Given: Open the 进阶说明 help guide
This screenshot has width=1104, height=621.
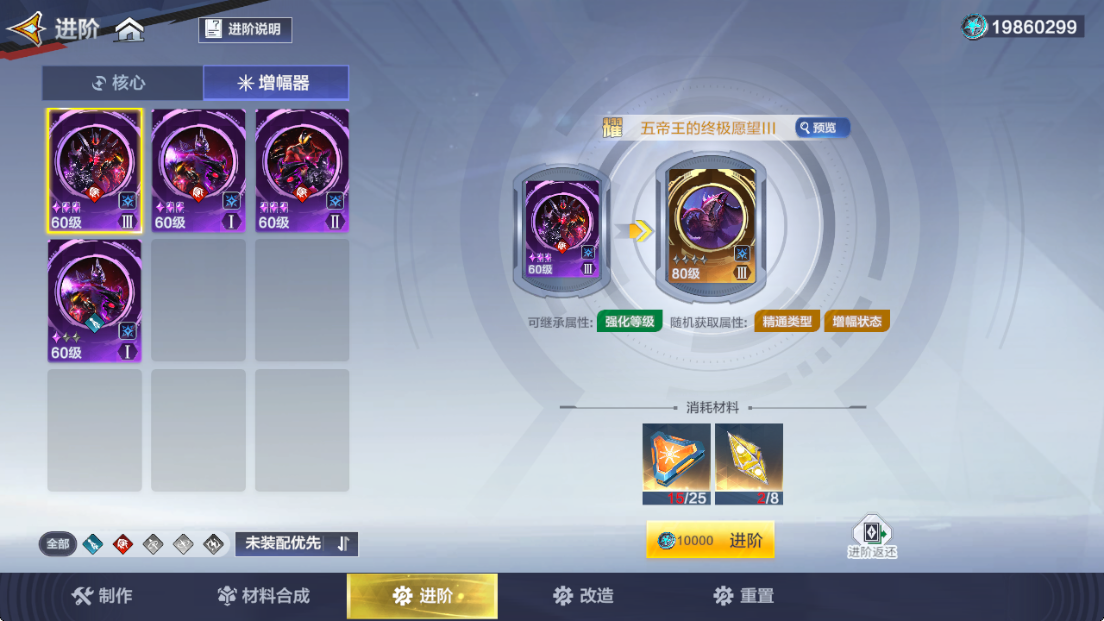Looking at the screenshot, I should click(245, 29).
